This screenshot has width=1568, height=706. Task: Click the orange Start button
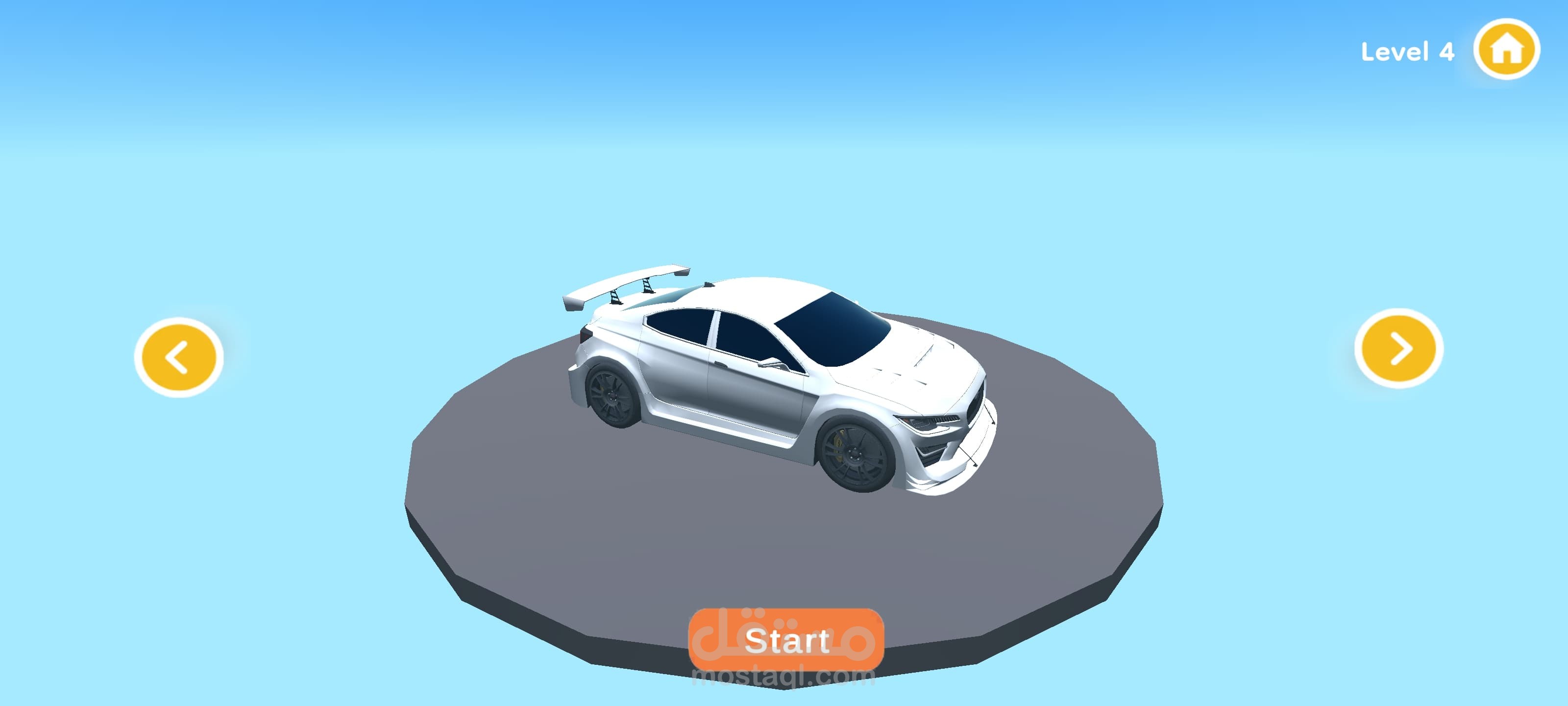786,640
